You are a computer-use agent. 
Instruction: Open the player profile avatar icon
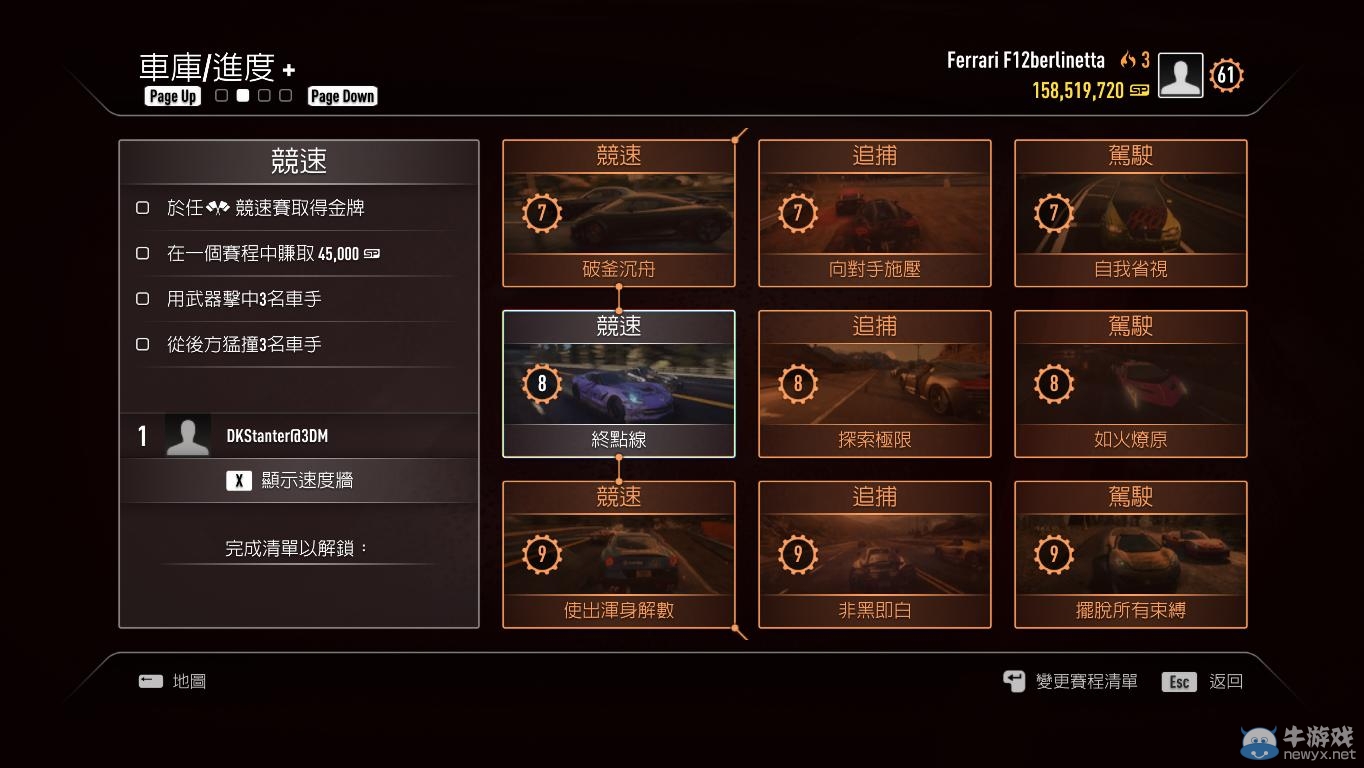pos(1180,74)
